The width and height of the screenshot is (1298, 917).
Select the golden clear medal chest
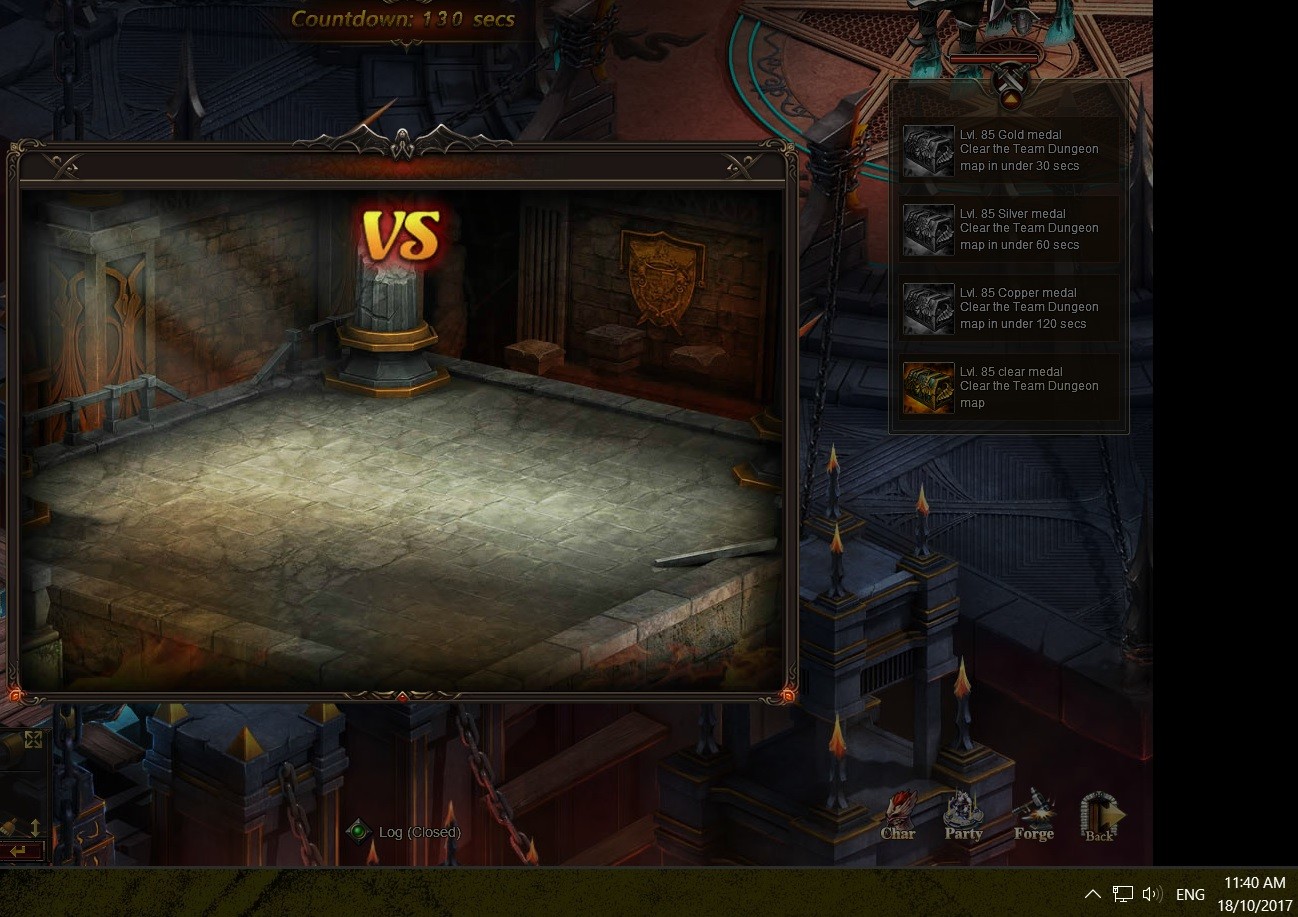pyautogui.click(x=928, y=388)
